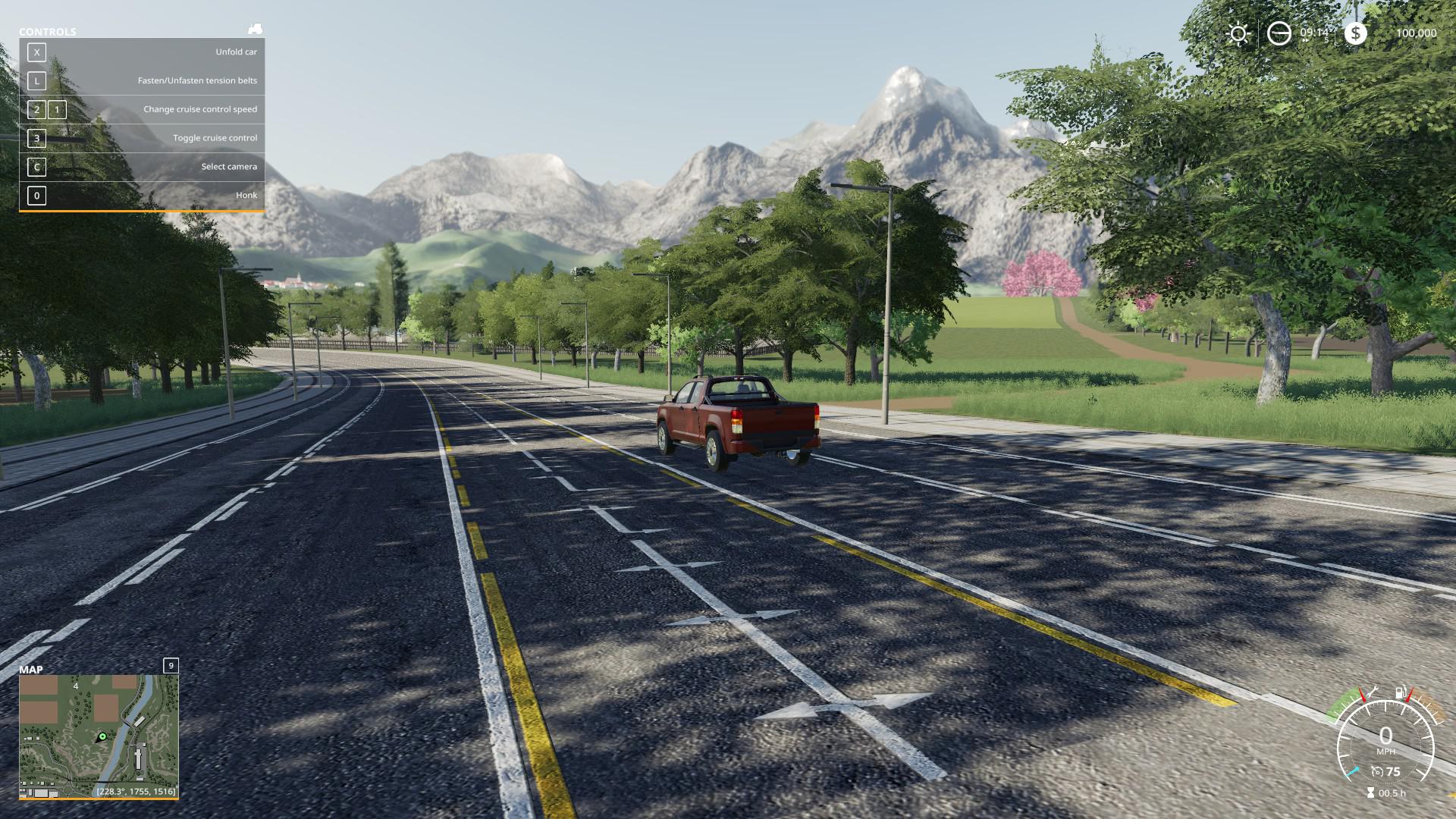
Task: Click the clock icon beside the time
Action: (1279, 33)
